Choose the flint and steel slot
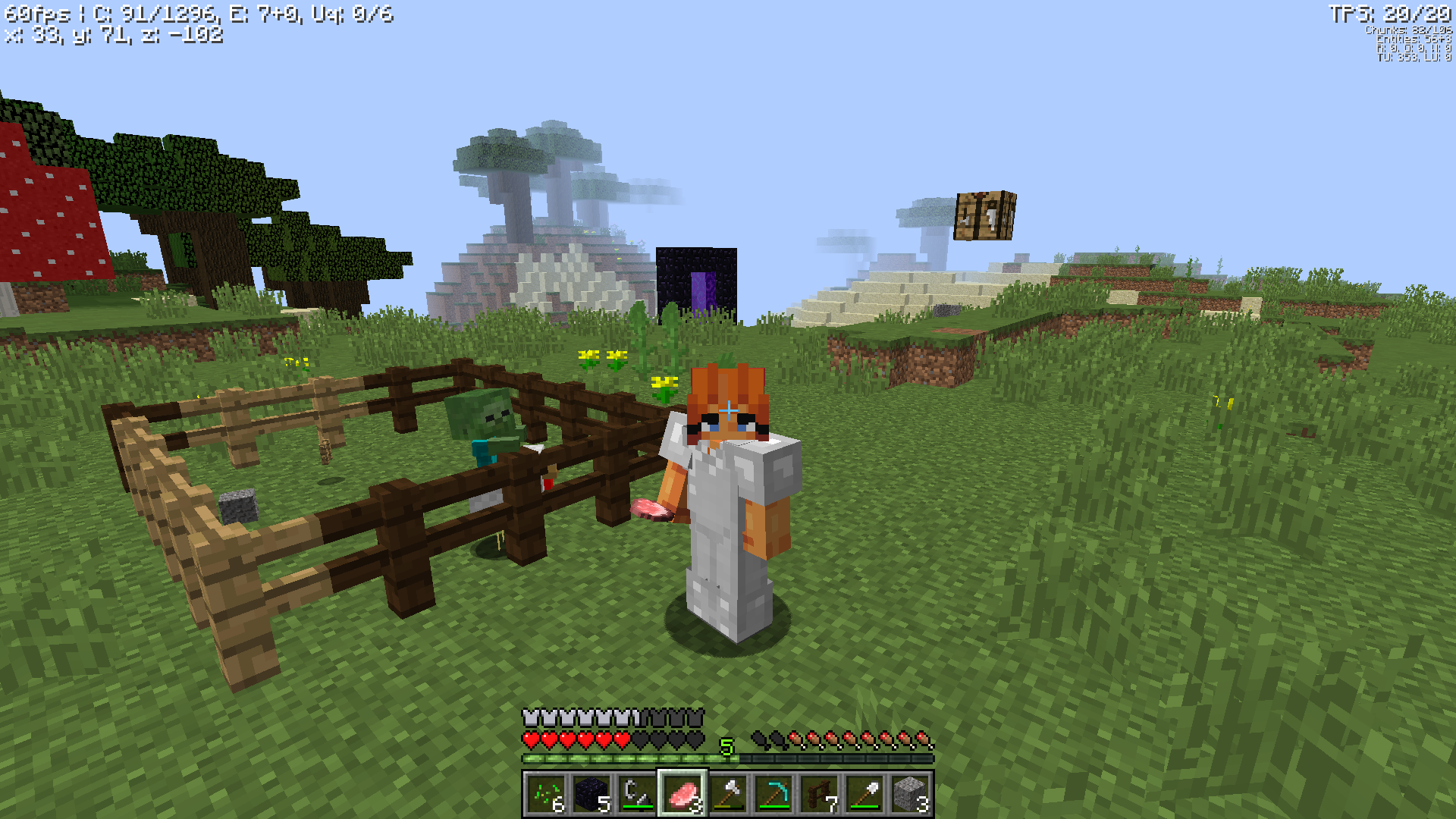The image size is (1456, 819). coord(637,794)
